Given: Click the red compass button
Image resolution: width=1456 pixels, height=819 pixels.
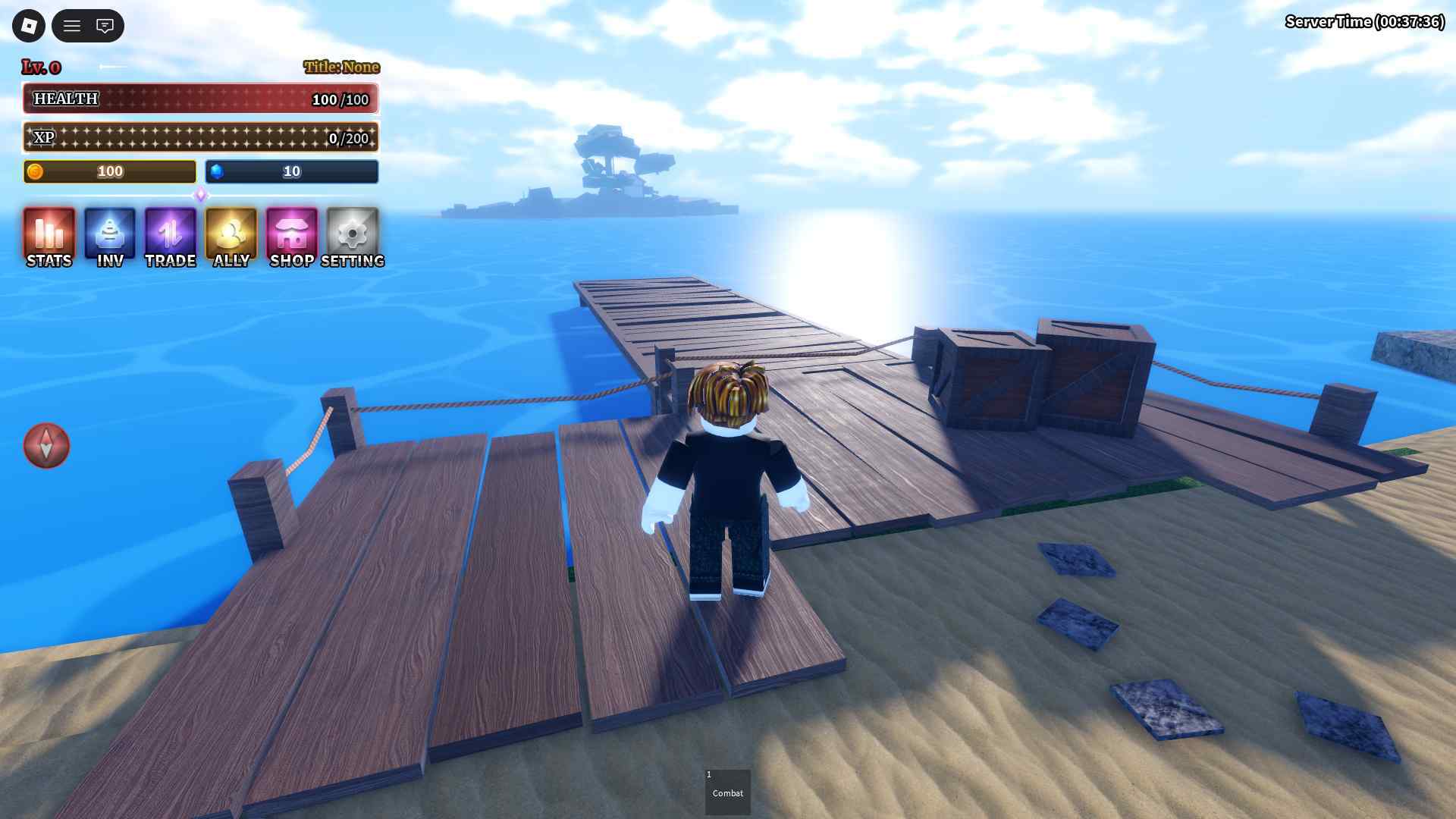Looking at the screenshot, I should pos(46,445).
